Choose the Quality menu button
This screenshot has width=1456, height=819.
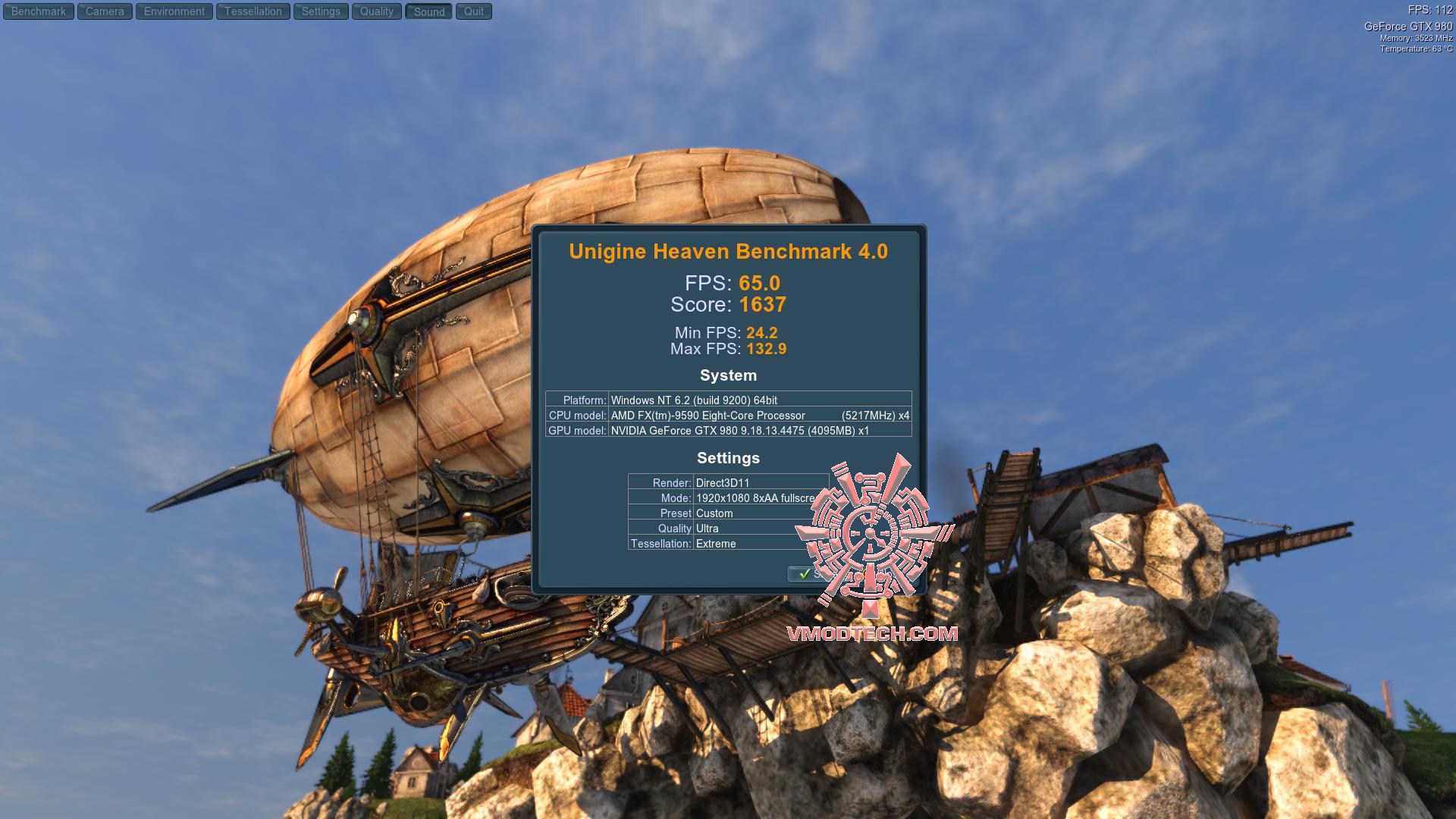(377, 11)
